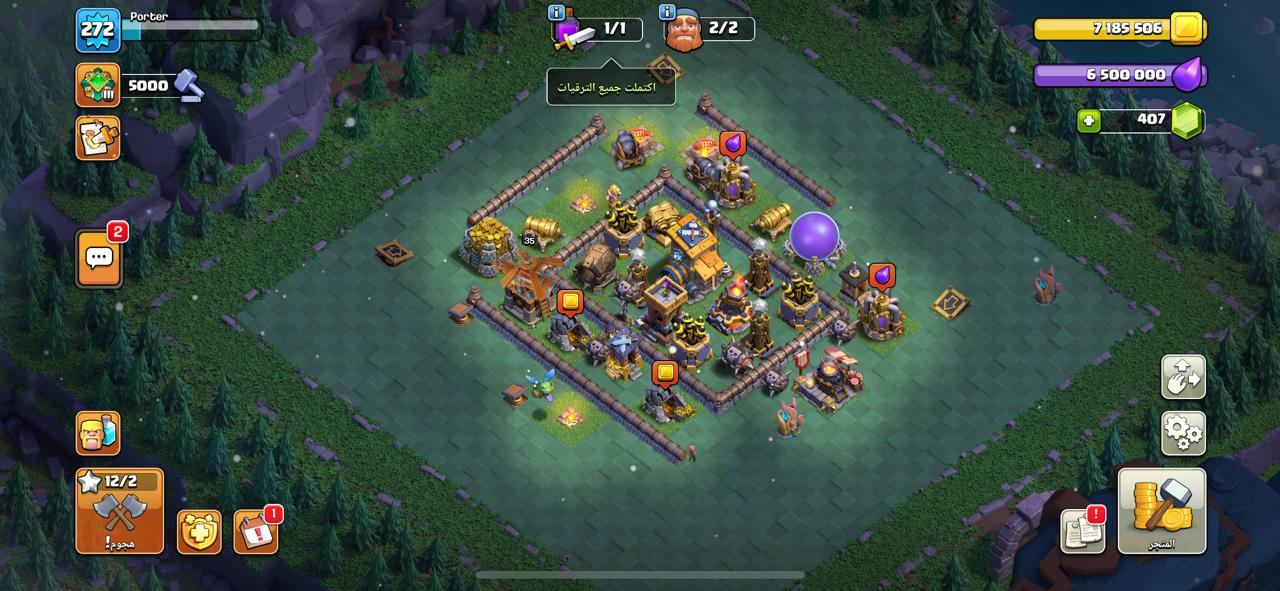This screenshot has width=1280, height=591.
Task: Open the base layout editor button
Action: click(1183, 377)
